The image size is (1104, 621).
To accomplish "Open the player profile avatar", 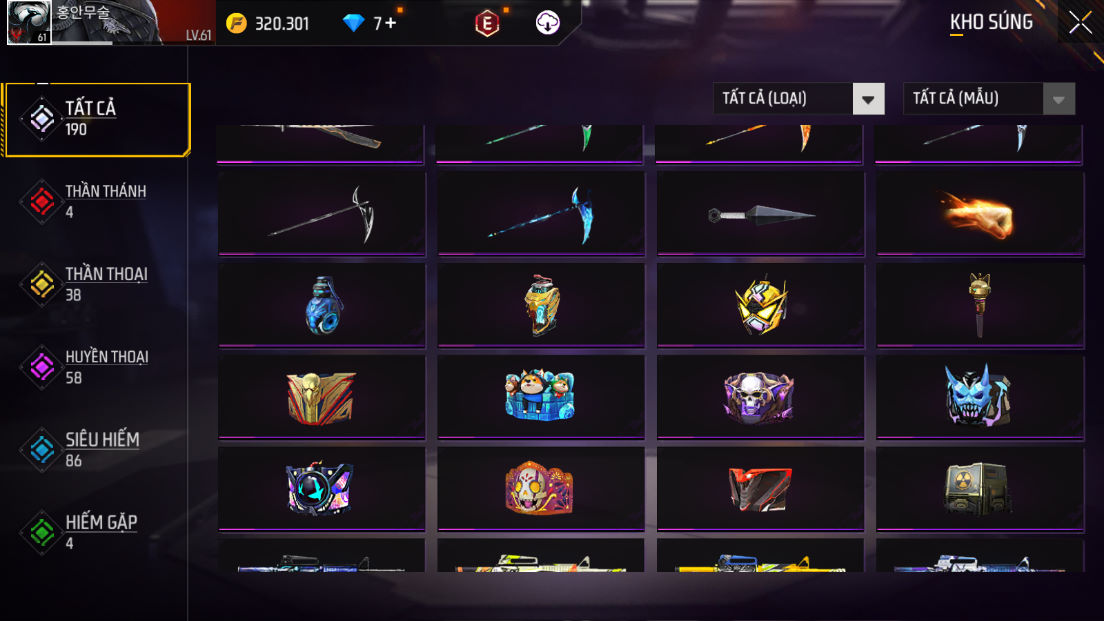I will pyautogui.click(x=30, y=23).
